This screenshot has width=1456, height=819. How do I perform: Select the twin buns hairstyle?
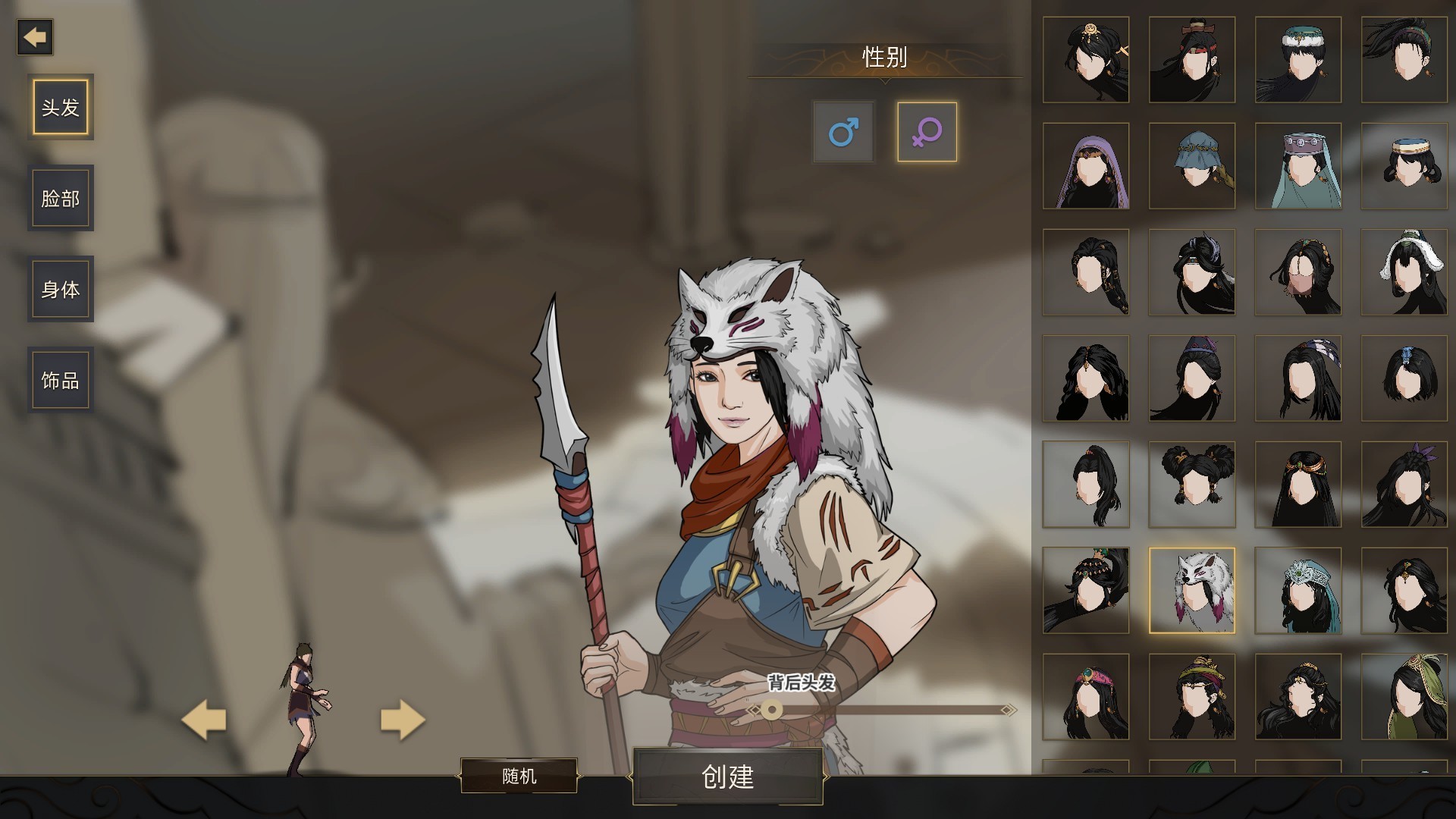point(1192,484)
